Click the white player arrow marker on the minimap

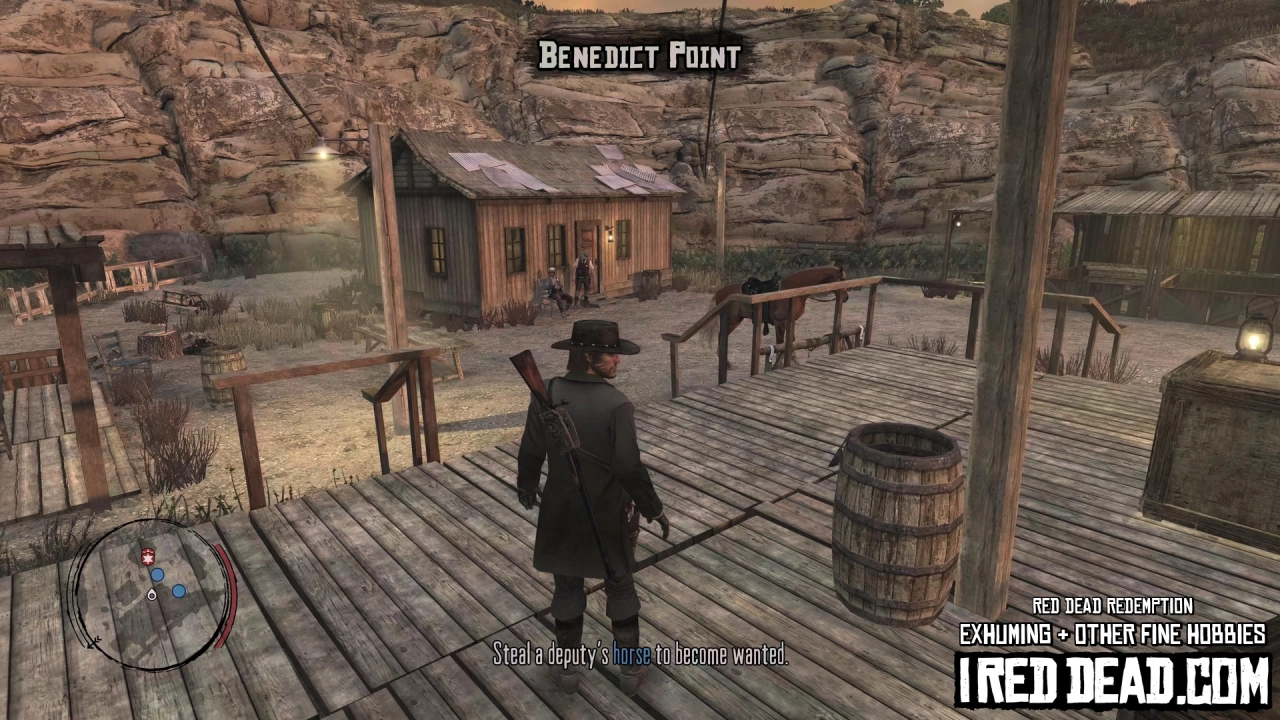[151, 595]
